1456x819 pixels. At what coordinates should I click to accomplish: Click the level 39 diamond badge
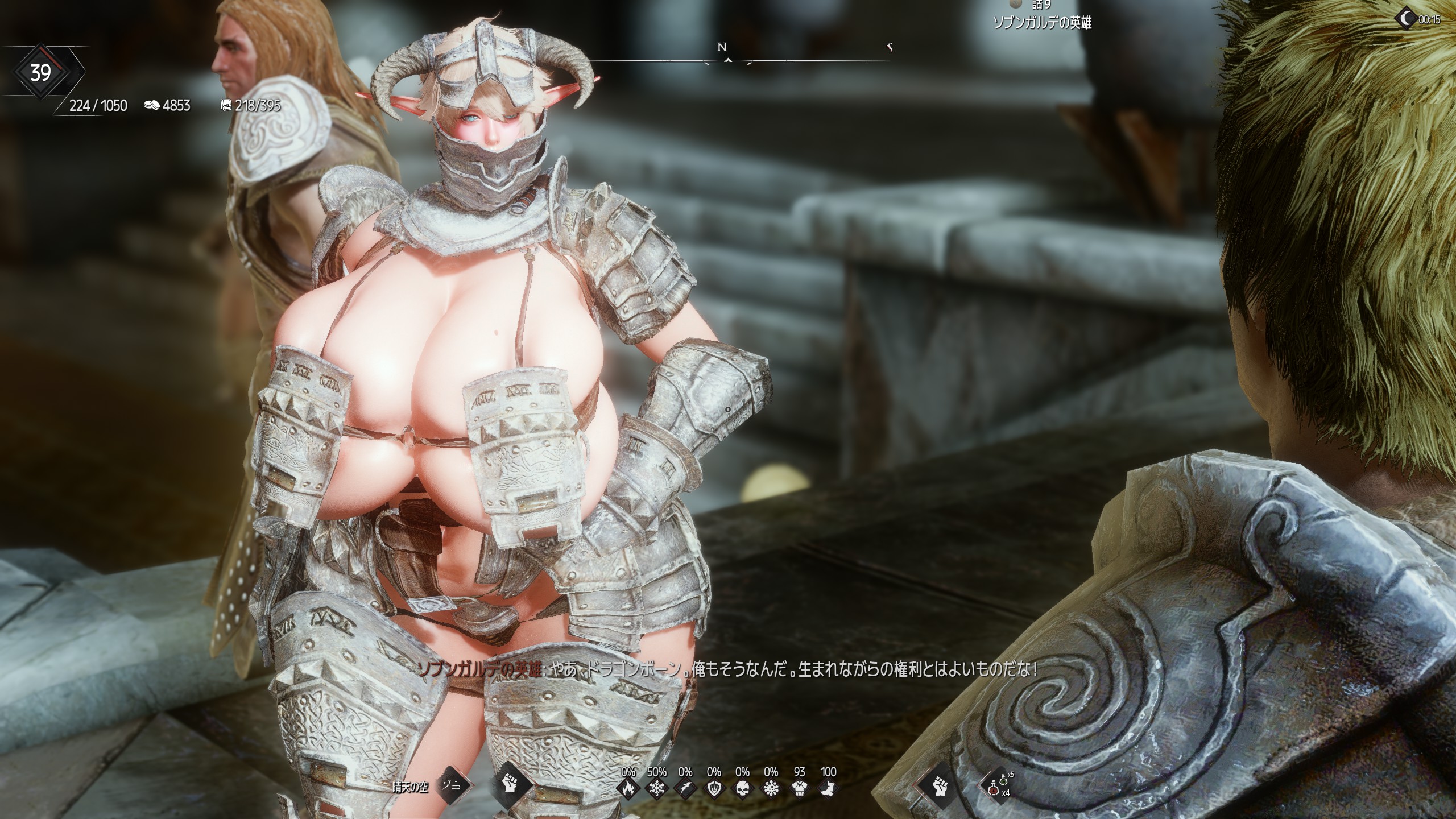tap(40, 73)
